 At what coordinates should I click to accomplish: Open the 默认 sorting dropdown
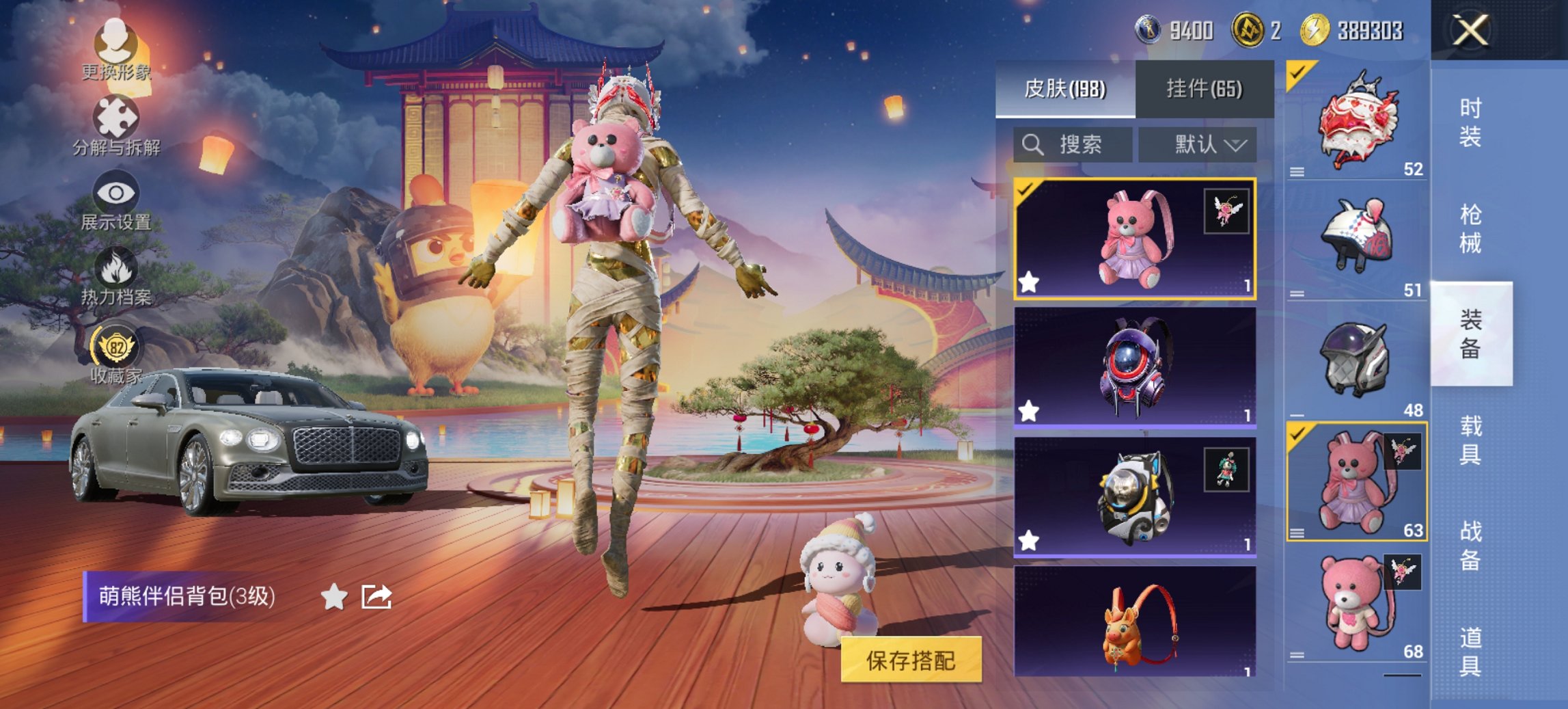(x=1199, y=145)
